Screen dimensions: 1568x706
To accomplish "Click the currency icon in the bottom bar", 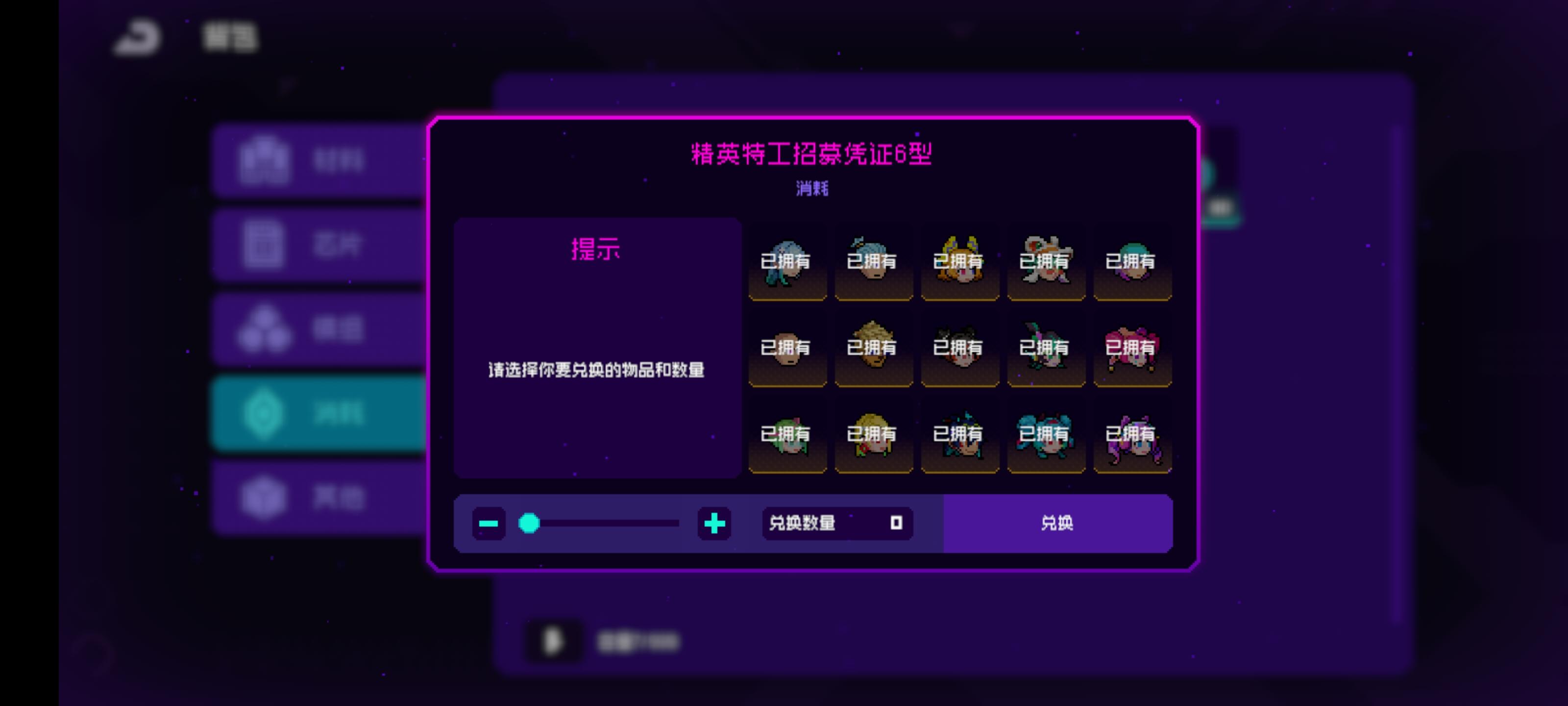I will [554, 640].
